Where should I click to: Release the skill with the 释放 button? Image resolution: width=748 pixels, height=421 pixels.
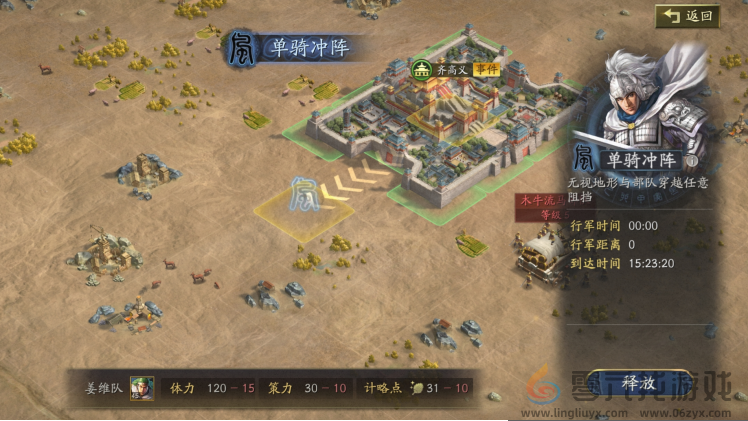click(x=637, y=382)
